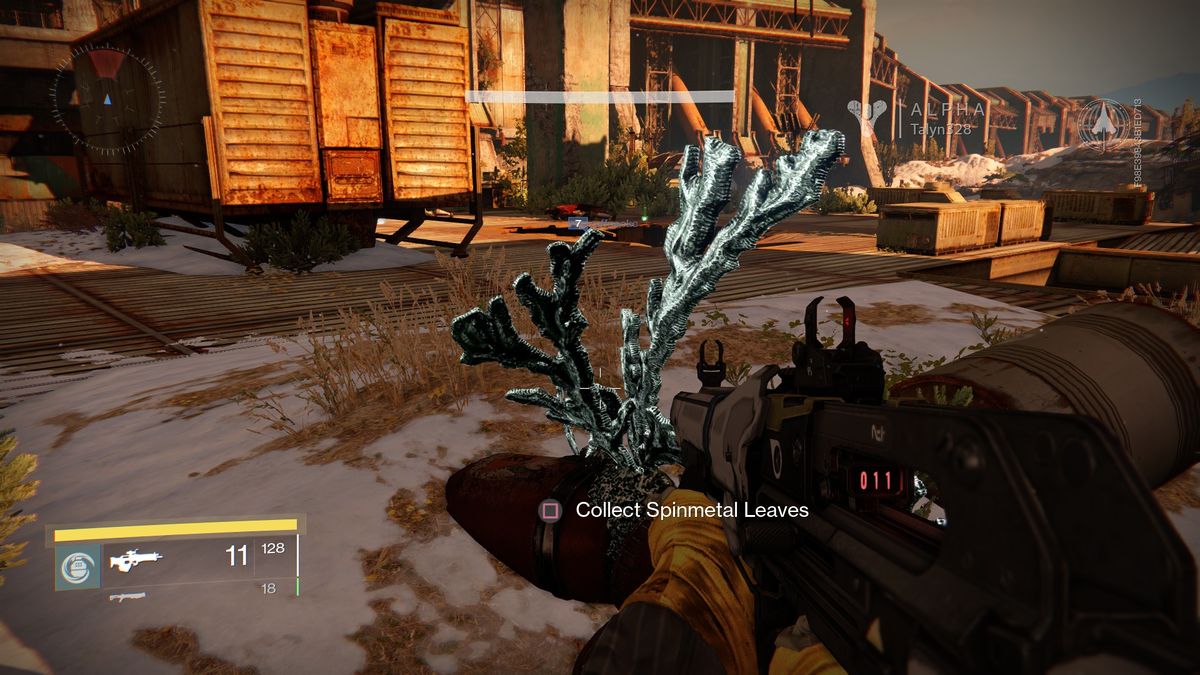
Task: Click the circular jumpship emblem icon
Action: [1104, 124]
